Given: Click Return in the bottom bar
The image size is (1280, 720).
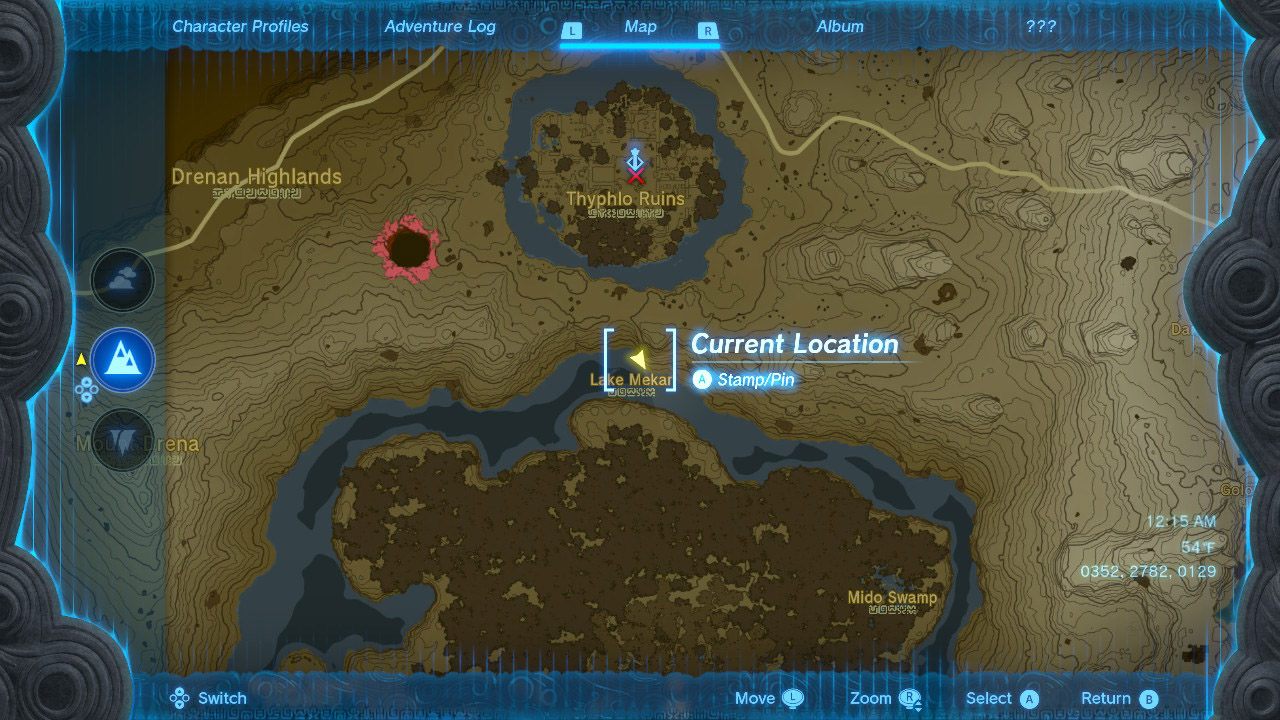Looking at the screenshot, I should point(1108,698).
